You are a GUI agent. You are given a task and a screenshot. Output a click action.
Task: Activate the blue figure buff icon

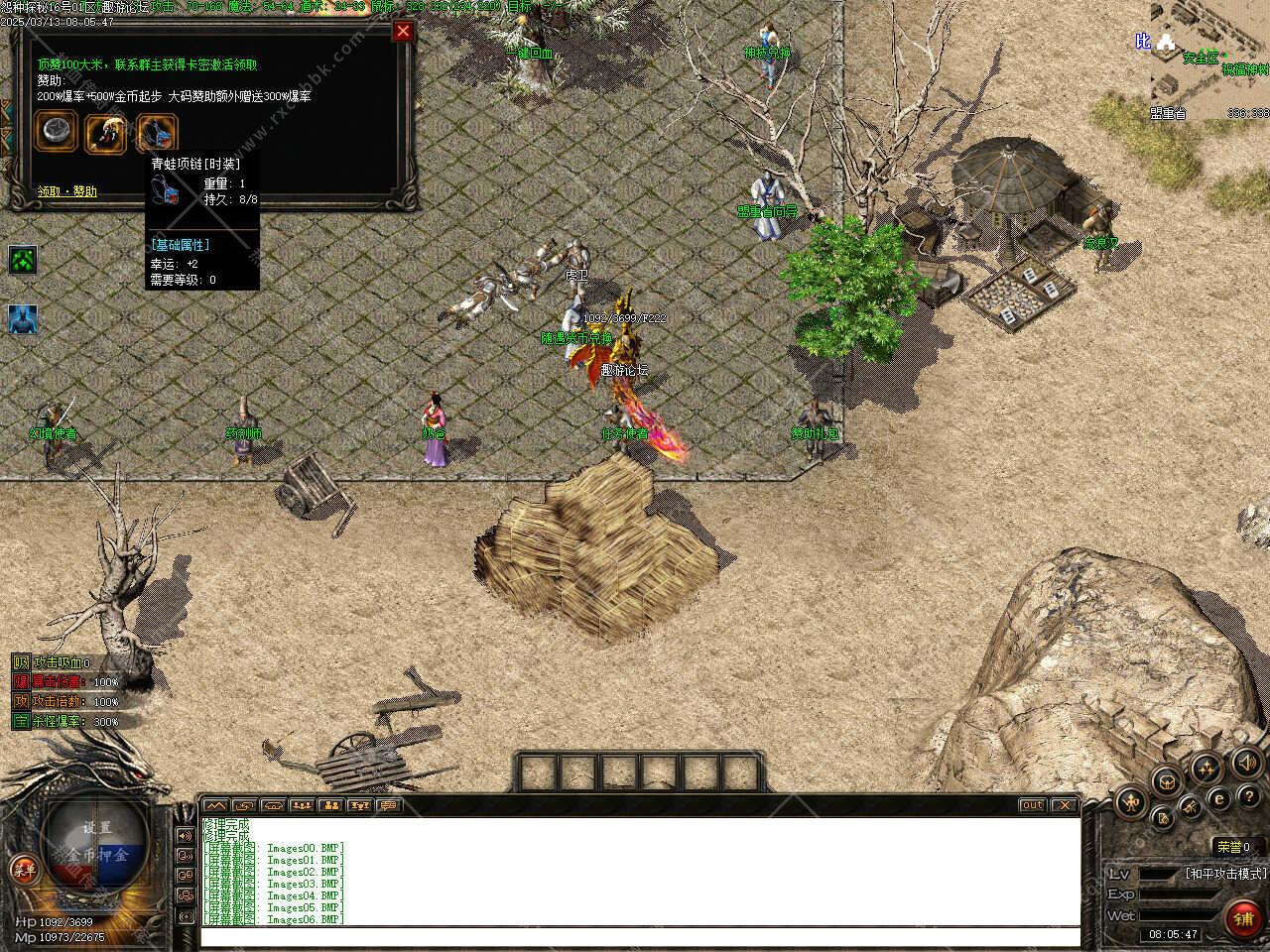(x=23, y=319)
